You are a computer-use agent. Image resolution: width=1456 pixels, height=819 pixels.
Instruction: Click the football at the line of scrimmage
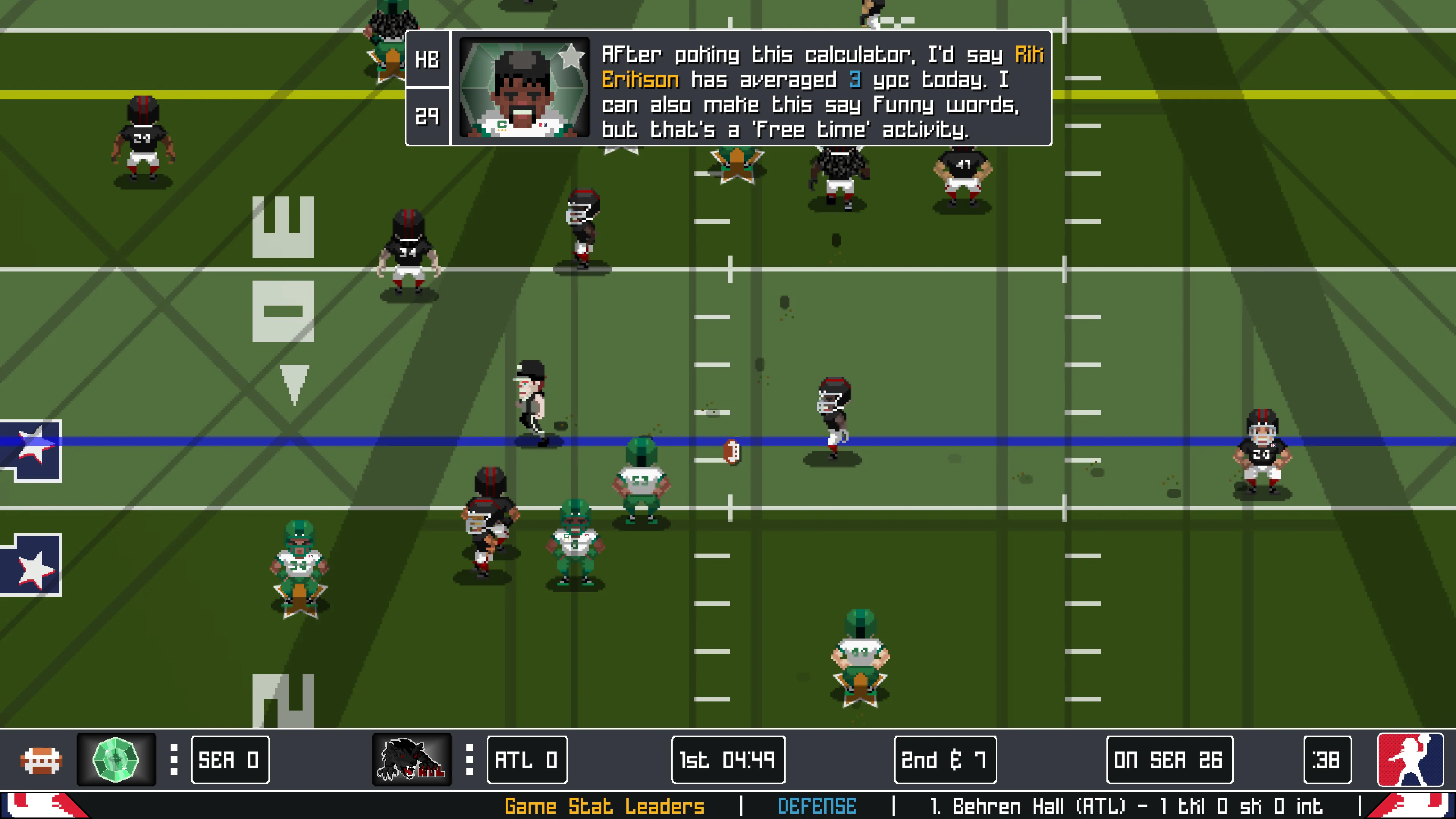click(x=732, y=453)
